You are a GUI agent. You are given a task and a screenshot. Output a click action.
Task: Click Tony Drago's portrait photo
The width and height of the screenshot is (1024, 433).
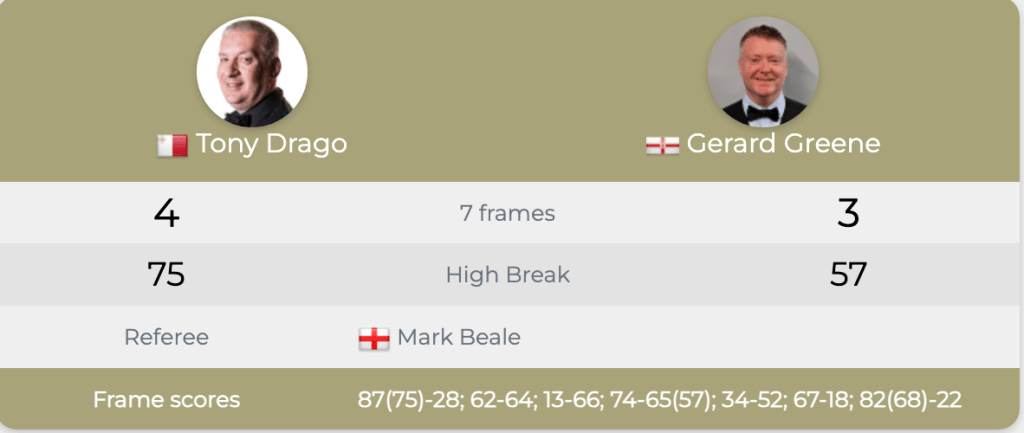coord(252,72)
